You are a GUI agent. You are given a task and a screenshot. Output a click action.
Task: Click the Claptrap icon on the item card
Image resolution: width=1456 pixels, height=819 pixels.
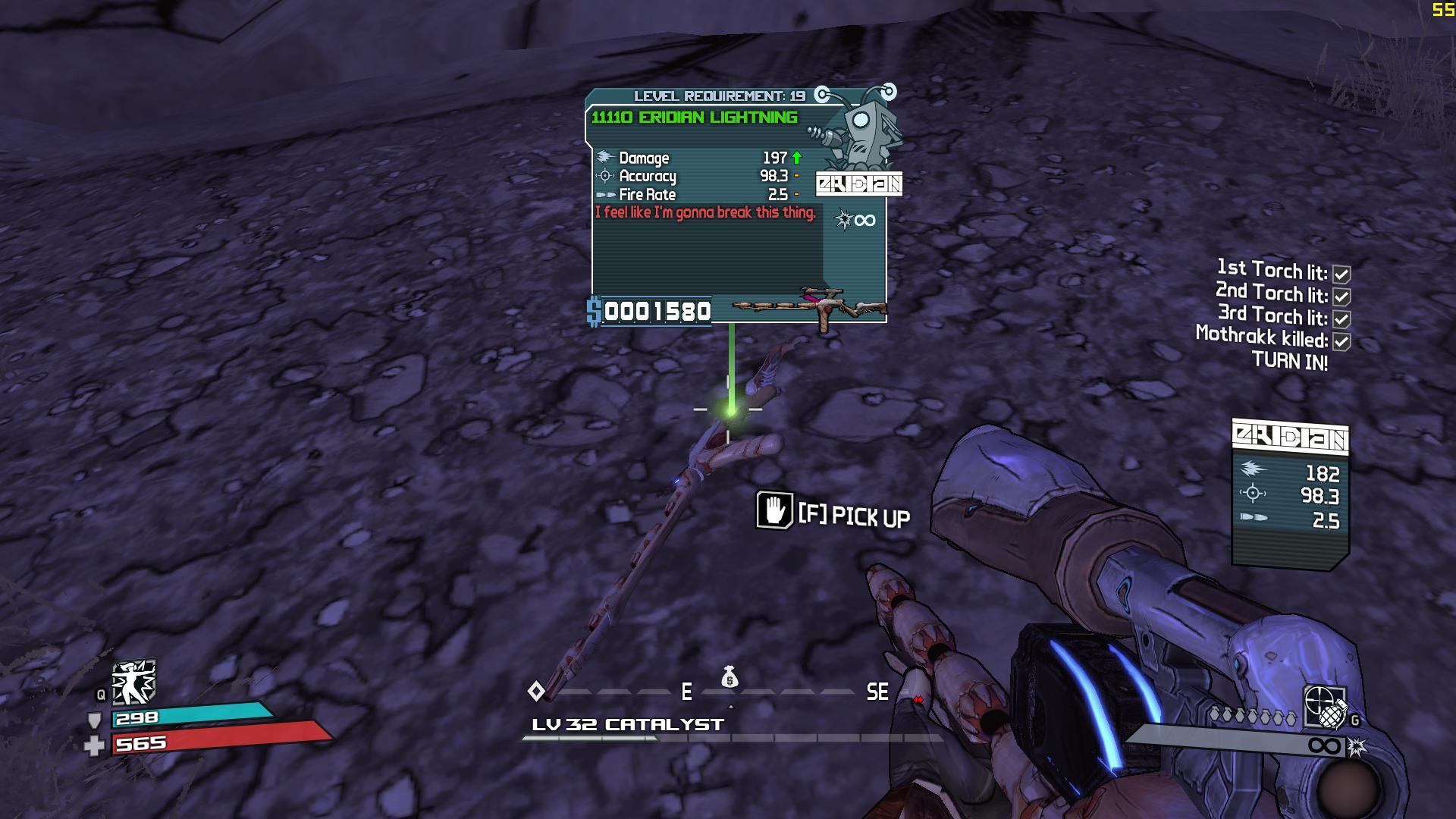(x=861, y=133)
